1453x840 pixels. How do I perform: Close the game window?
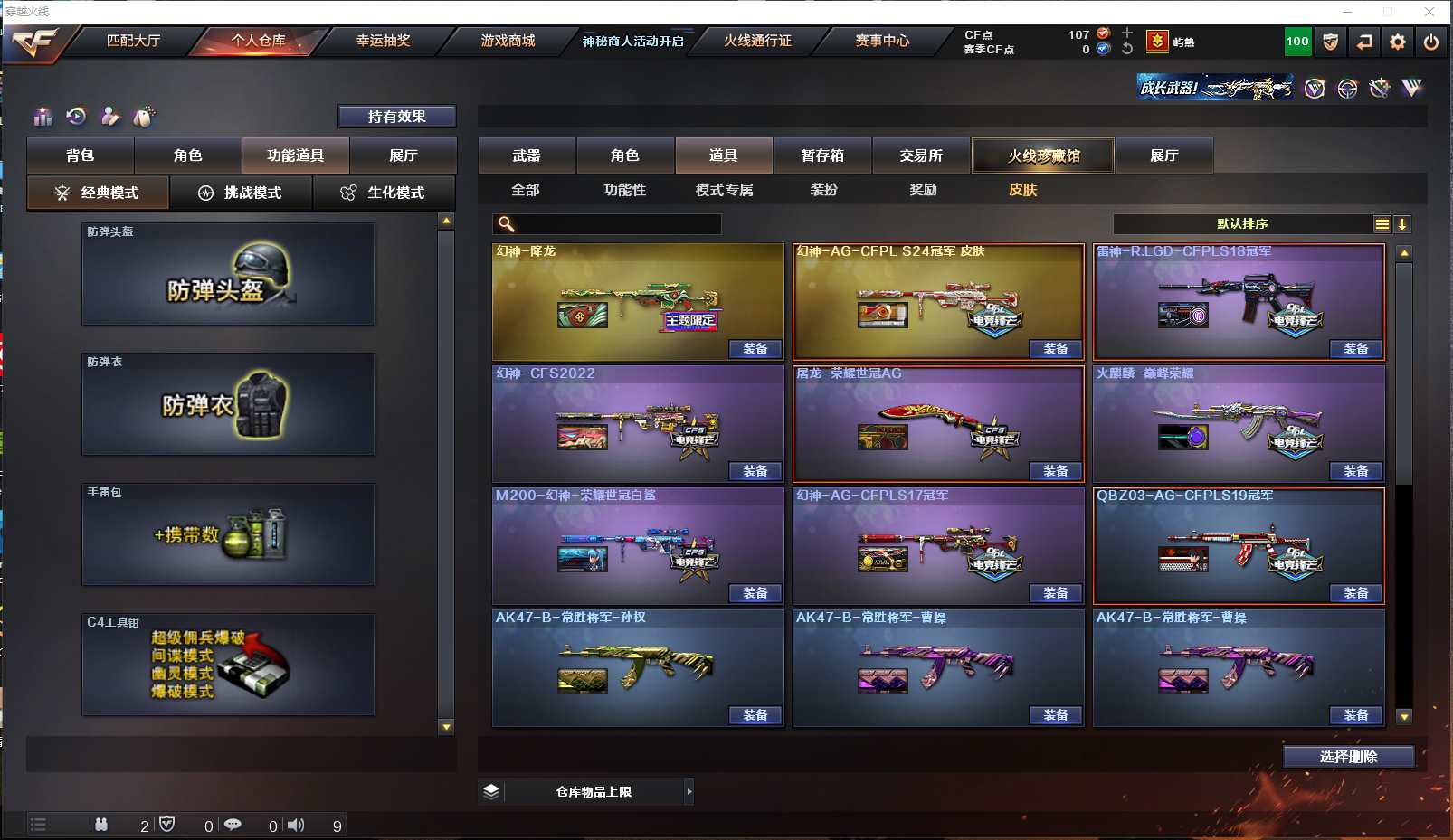[x=1429, y=12]
